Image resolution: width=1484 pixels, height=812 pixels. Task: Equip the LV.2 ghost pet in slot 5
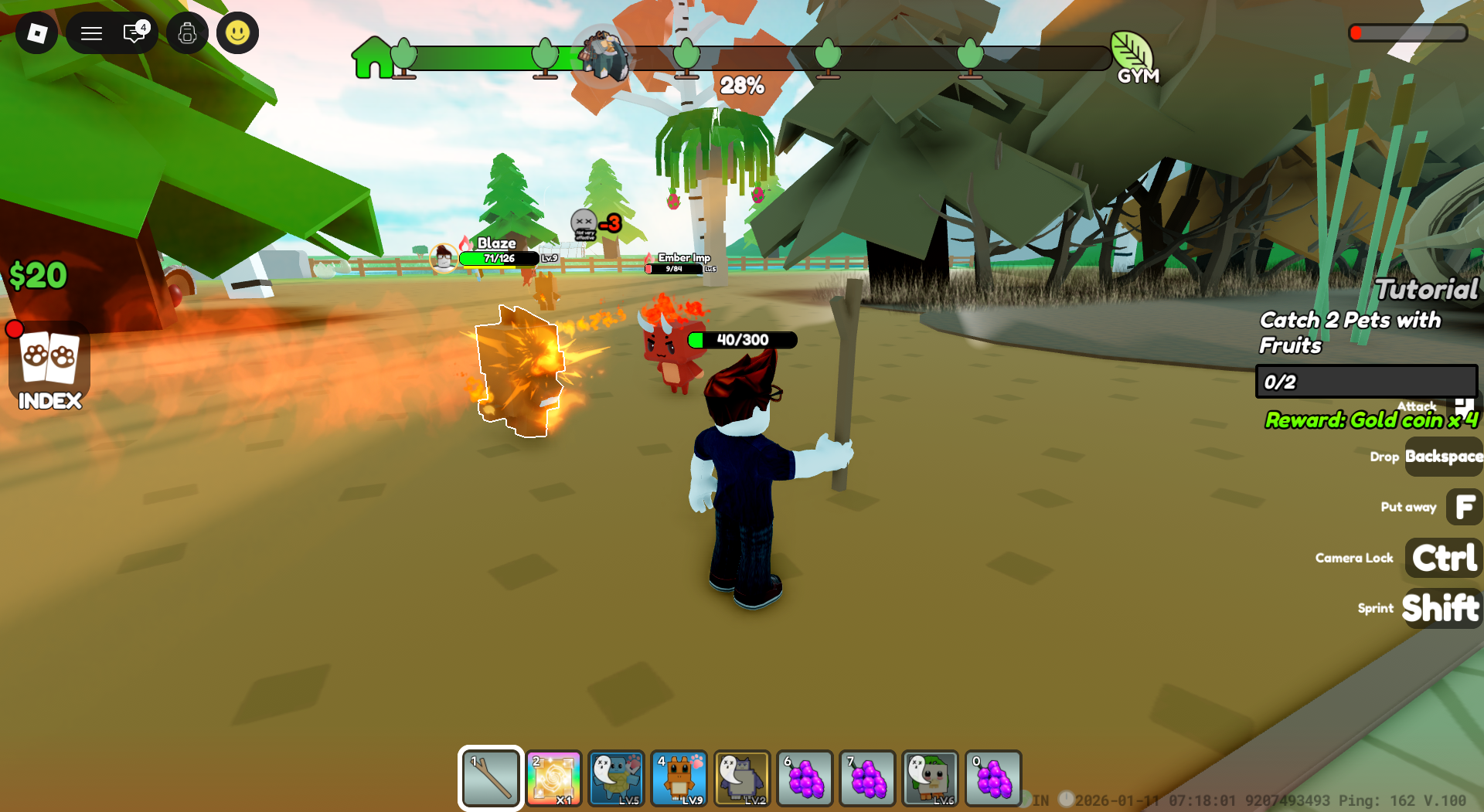click(741, 778)
